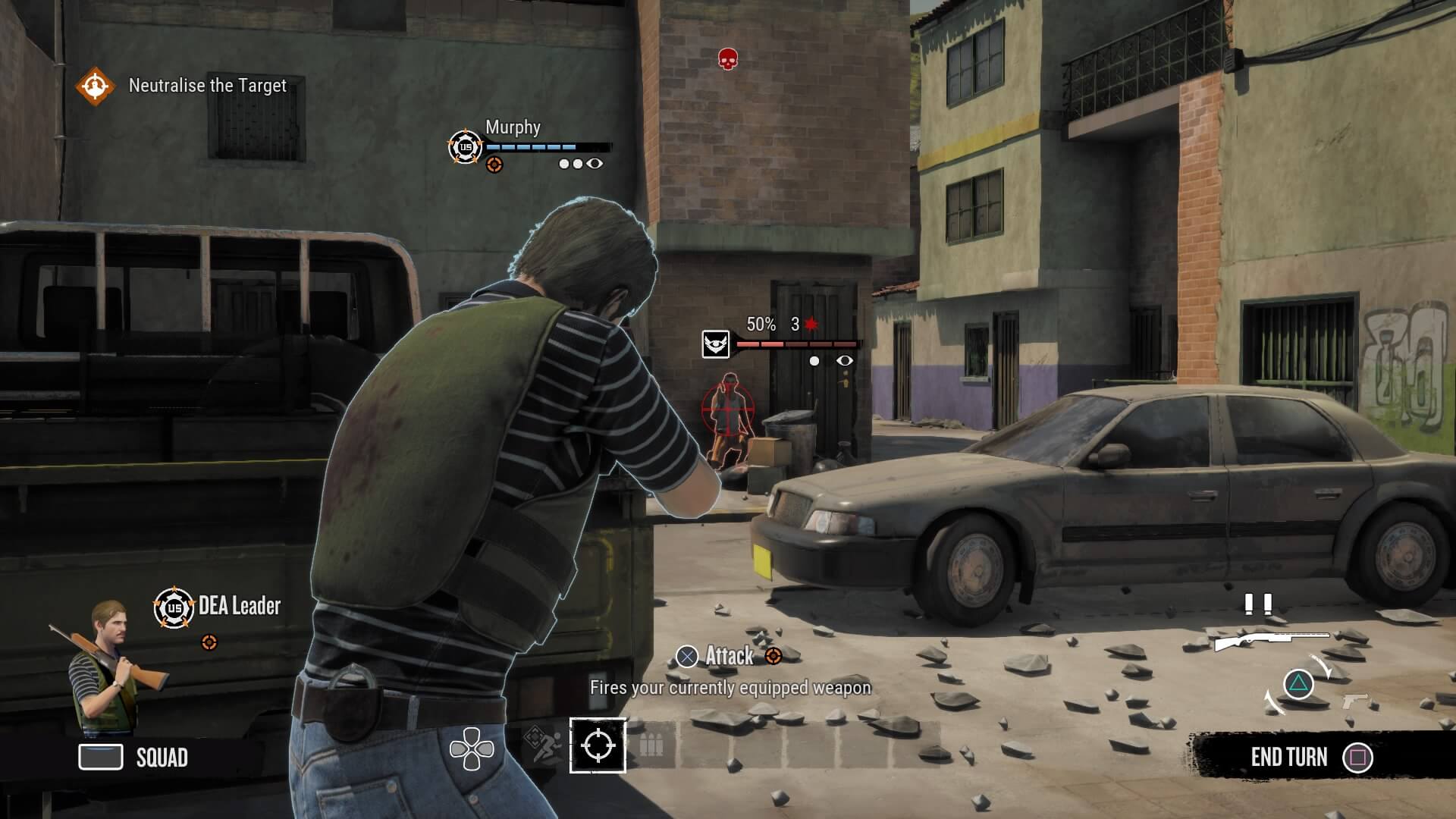Click the DEA Leader character portrait
Screen dimensions: 1456x819
(106, 667)
